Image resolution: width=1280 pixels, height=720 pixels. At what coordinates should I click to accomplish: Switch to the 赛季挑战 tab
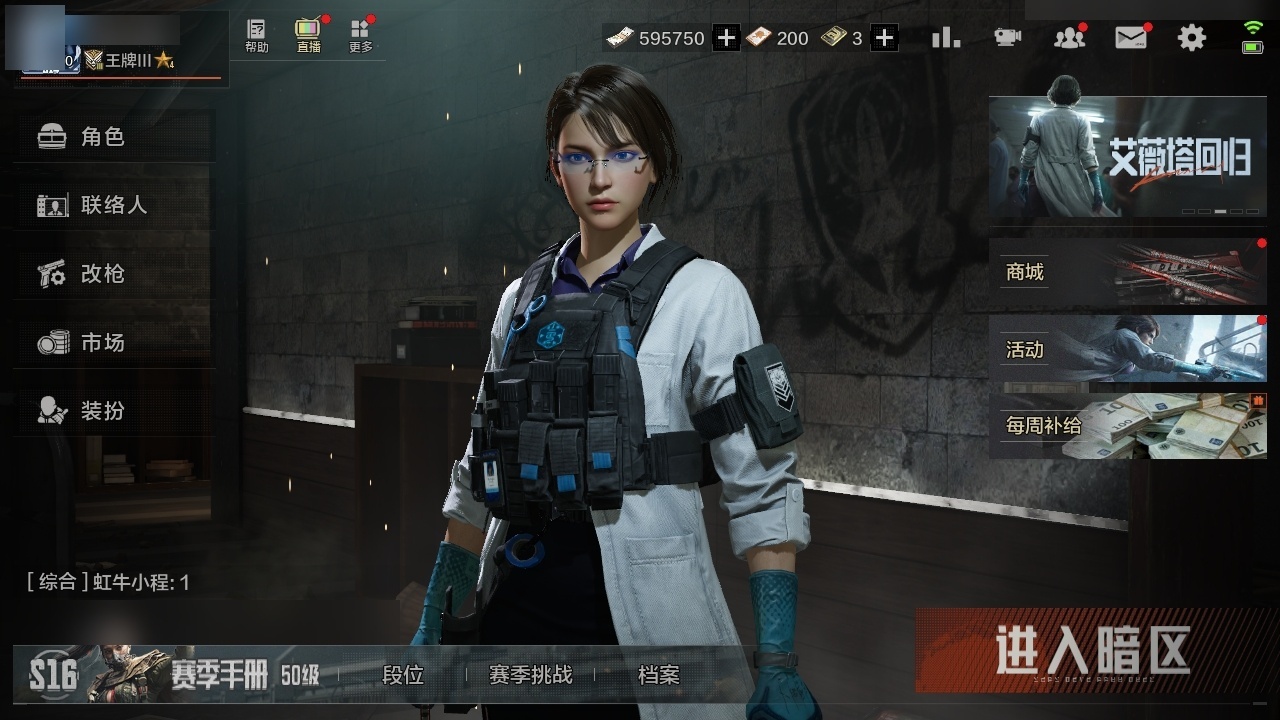[x=530, y=675]
